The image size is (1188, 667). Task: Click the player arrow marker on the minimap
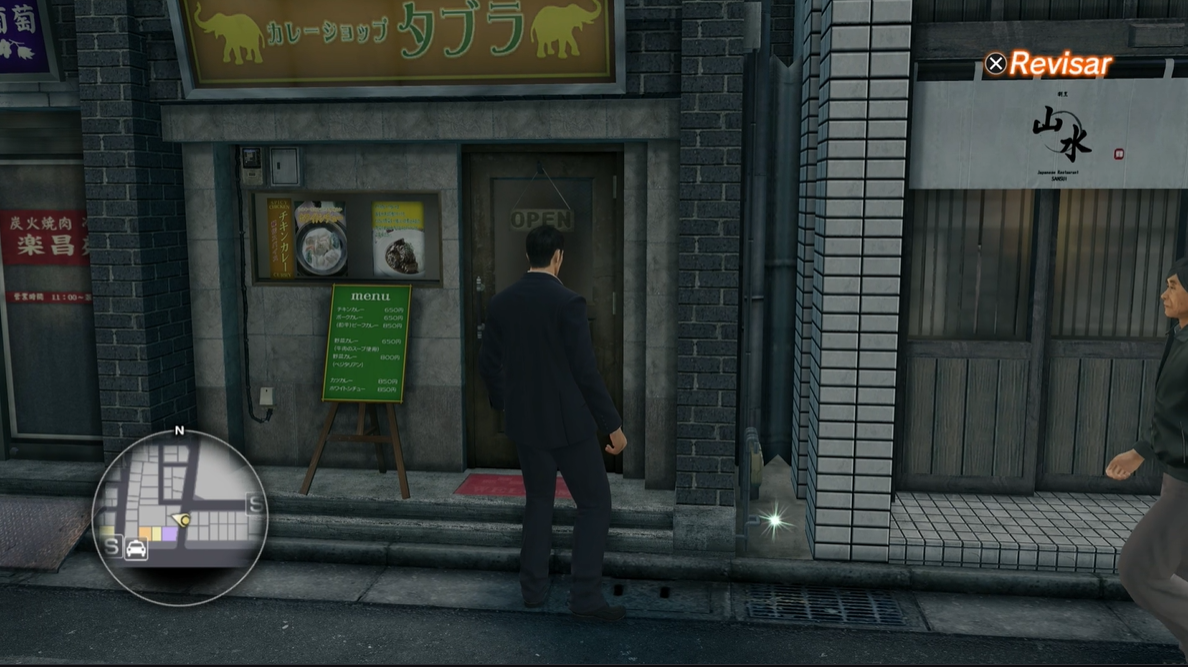pos(183,521)
